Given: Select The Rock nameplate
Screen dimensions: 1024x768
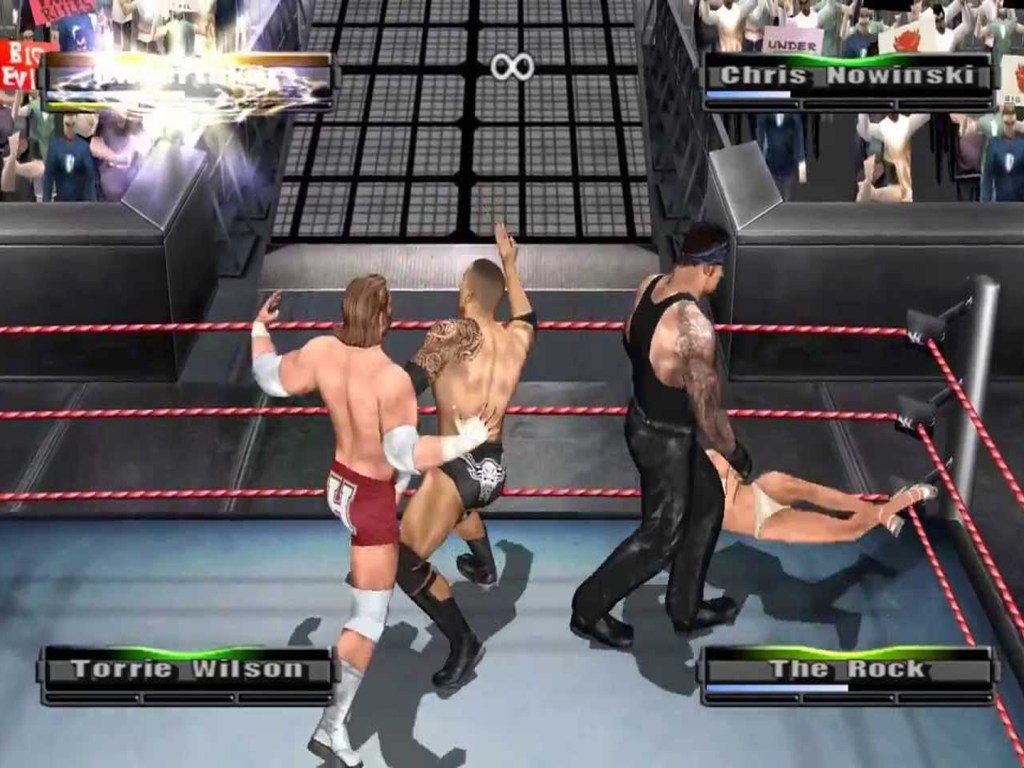Looking at the screenshot, I should (x=847, y=670).
